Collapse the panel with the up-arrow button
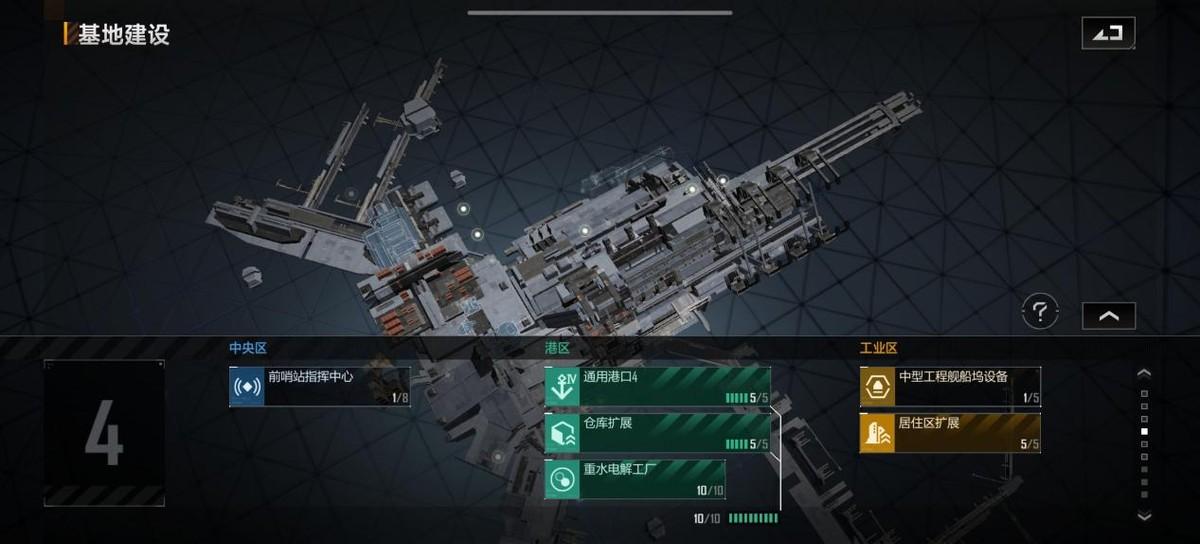Viewport: 1200px width, 544px height. [x=1109, y=315]
